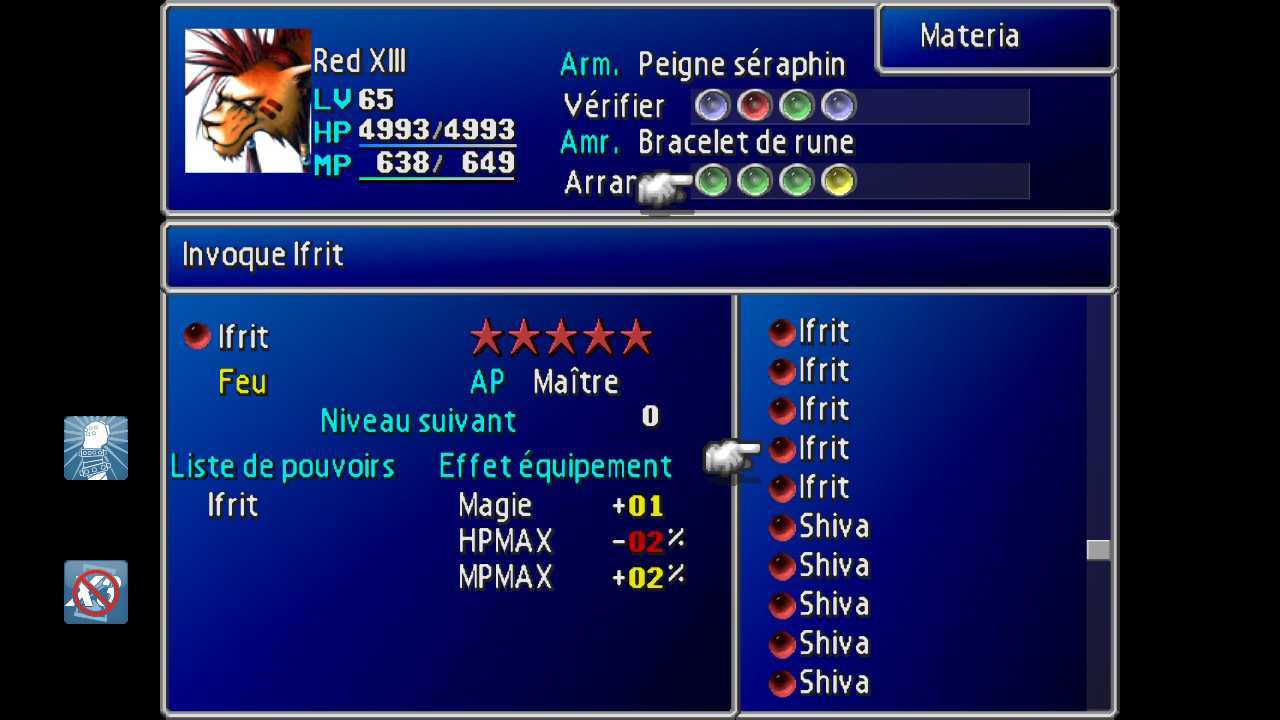Select the red materia orb in the weapon slots
Image resolution: width=1280 pixels, height=720 pixels.
pos(754,105)
